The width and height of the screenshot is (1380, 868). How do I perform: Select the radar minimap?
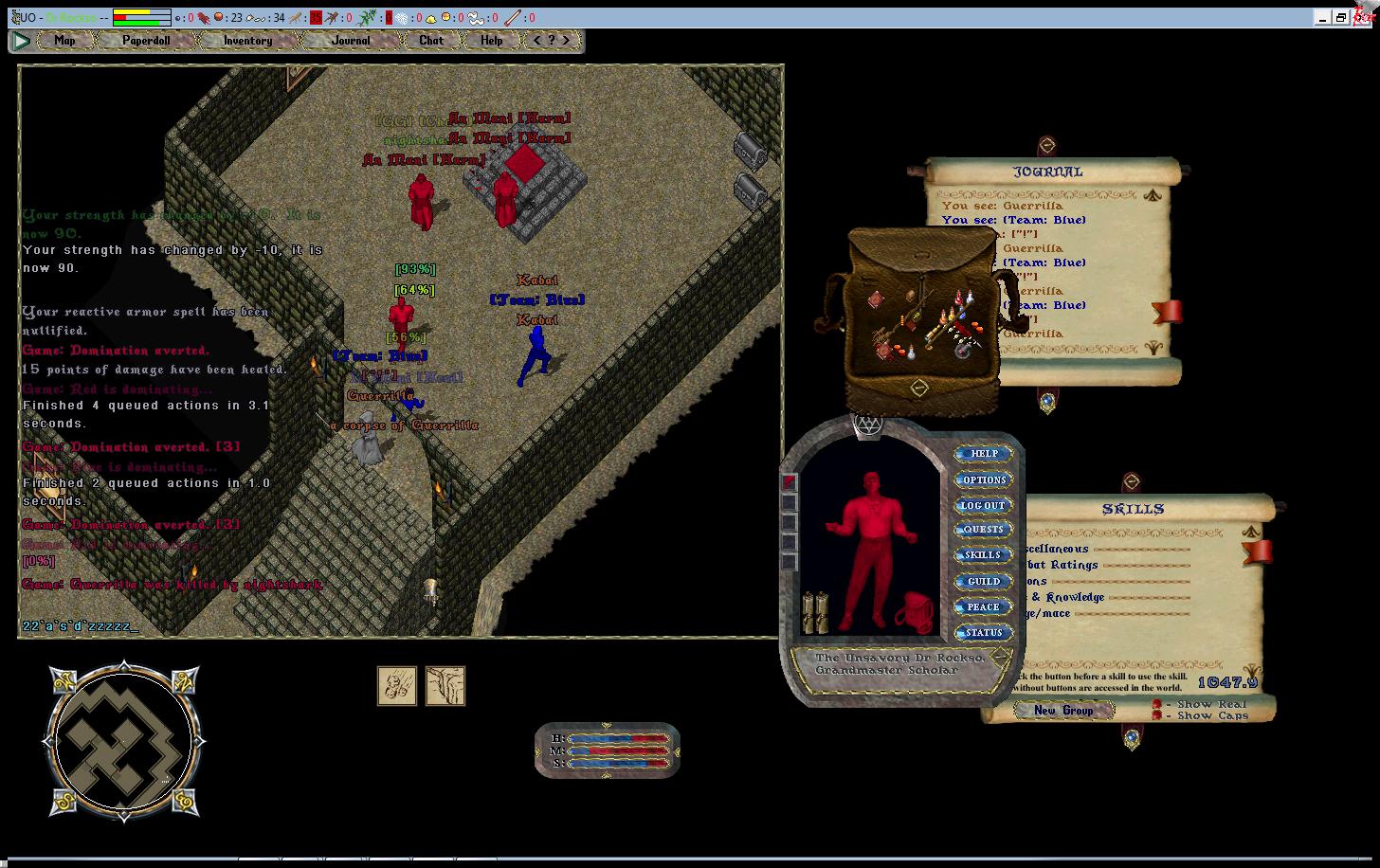pyautogui.click(x=123, y=742)
